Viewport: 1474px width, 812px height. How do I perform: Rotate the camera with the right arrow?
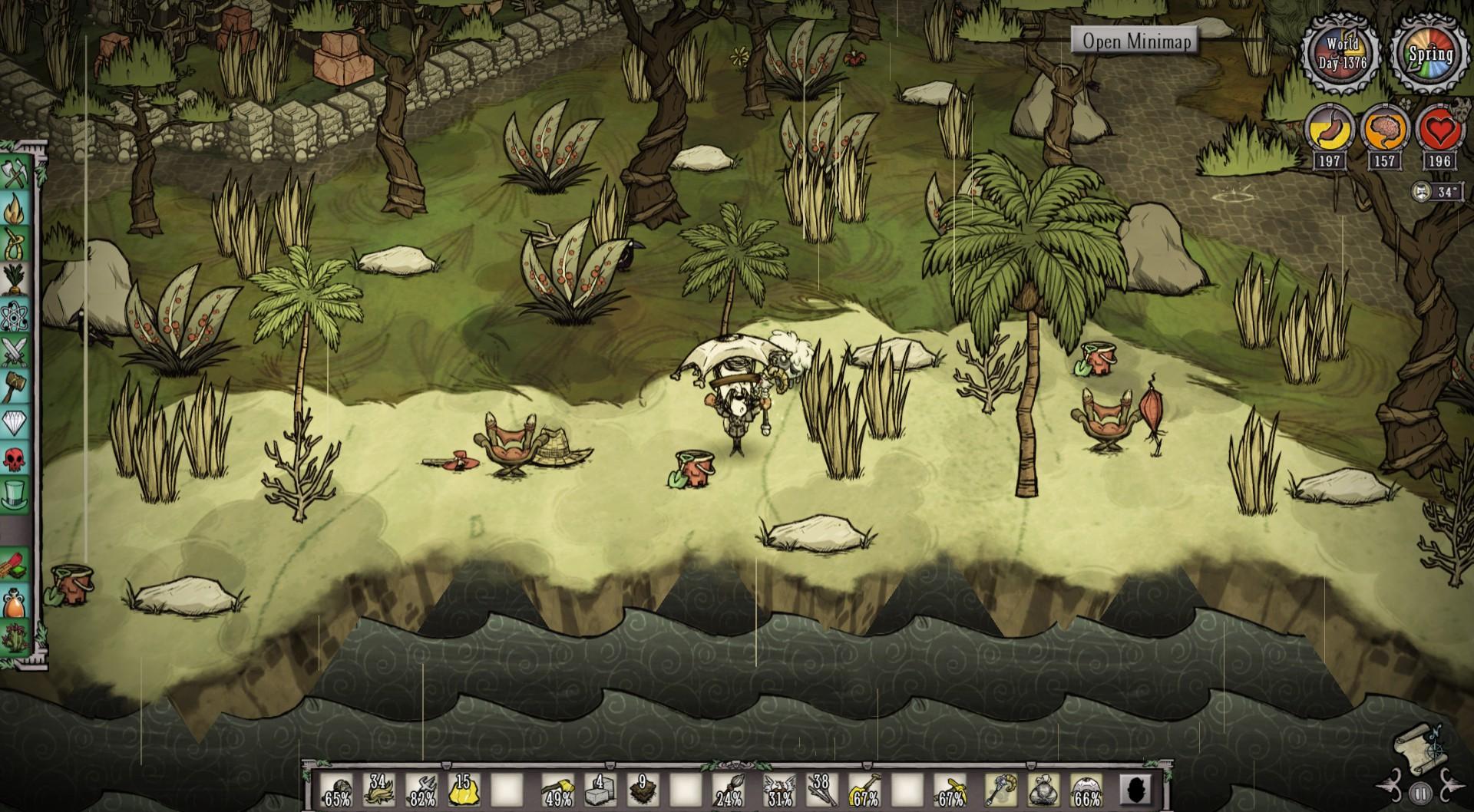tap(1448, 783)
